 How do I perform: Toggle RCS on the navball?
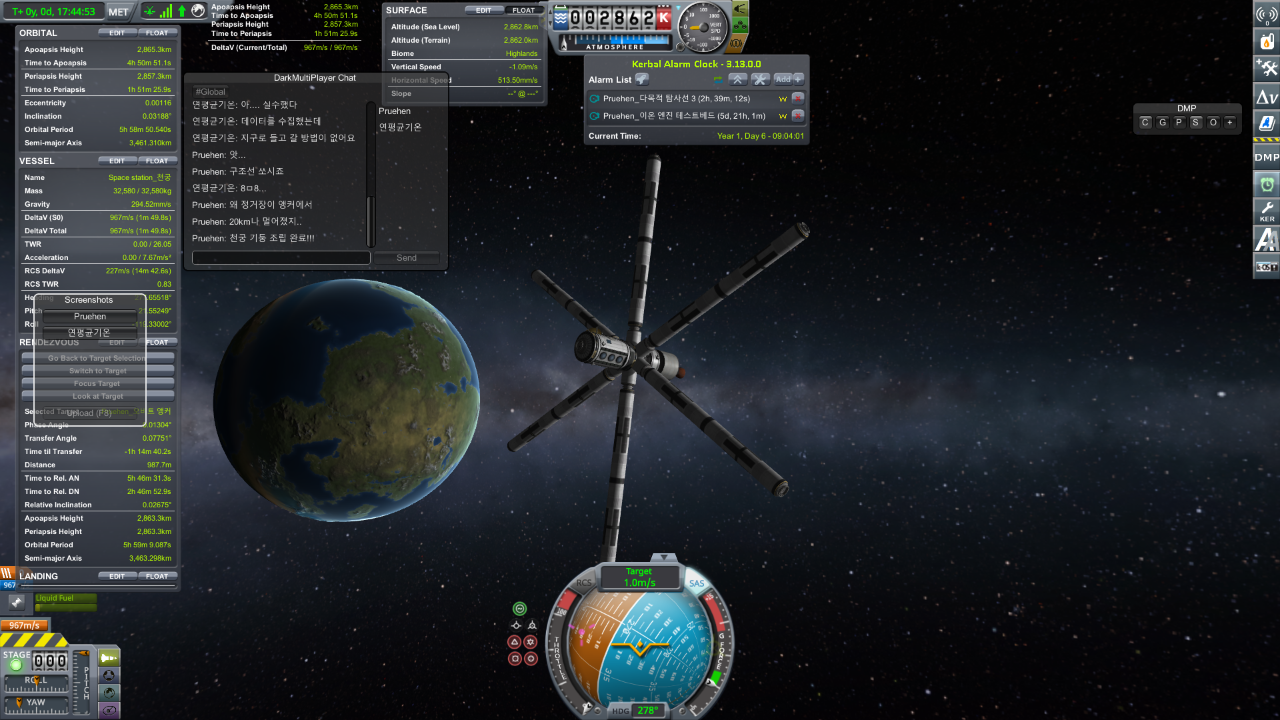point(585,582)
